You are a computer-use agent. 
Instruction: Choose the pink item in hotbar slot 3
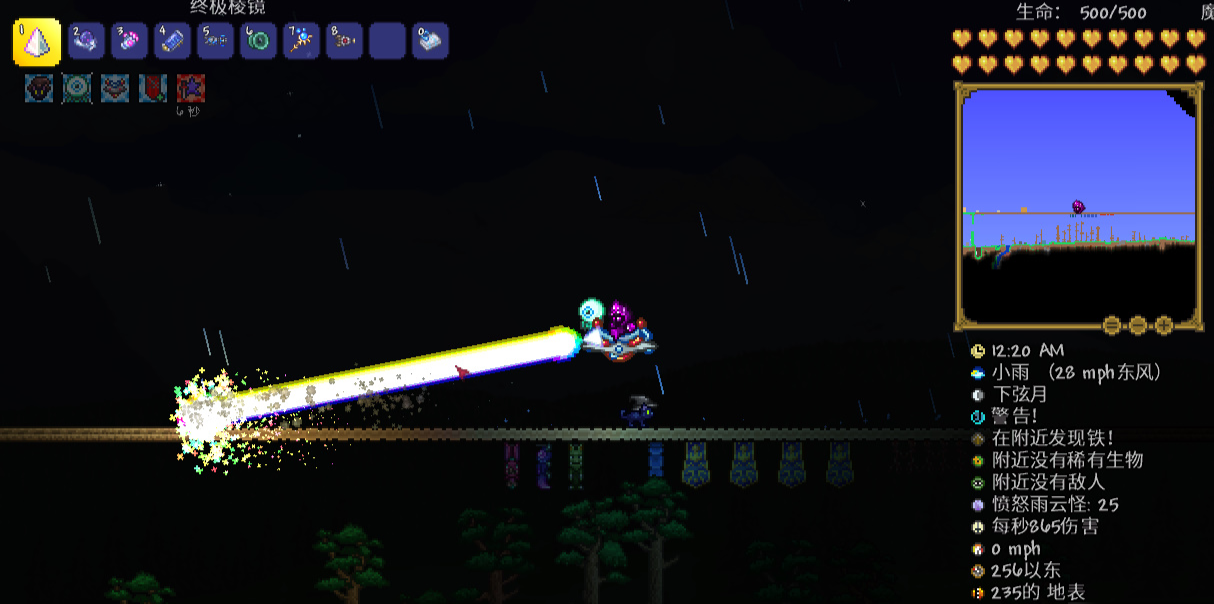pyautogui.click(x=130, y=41)
